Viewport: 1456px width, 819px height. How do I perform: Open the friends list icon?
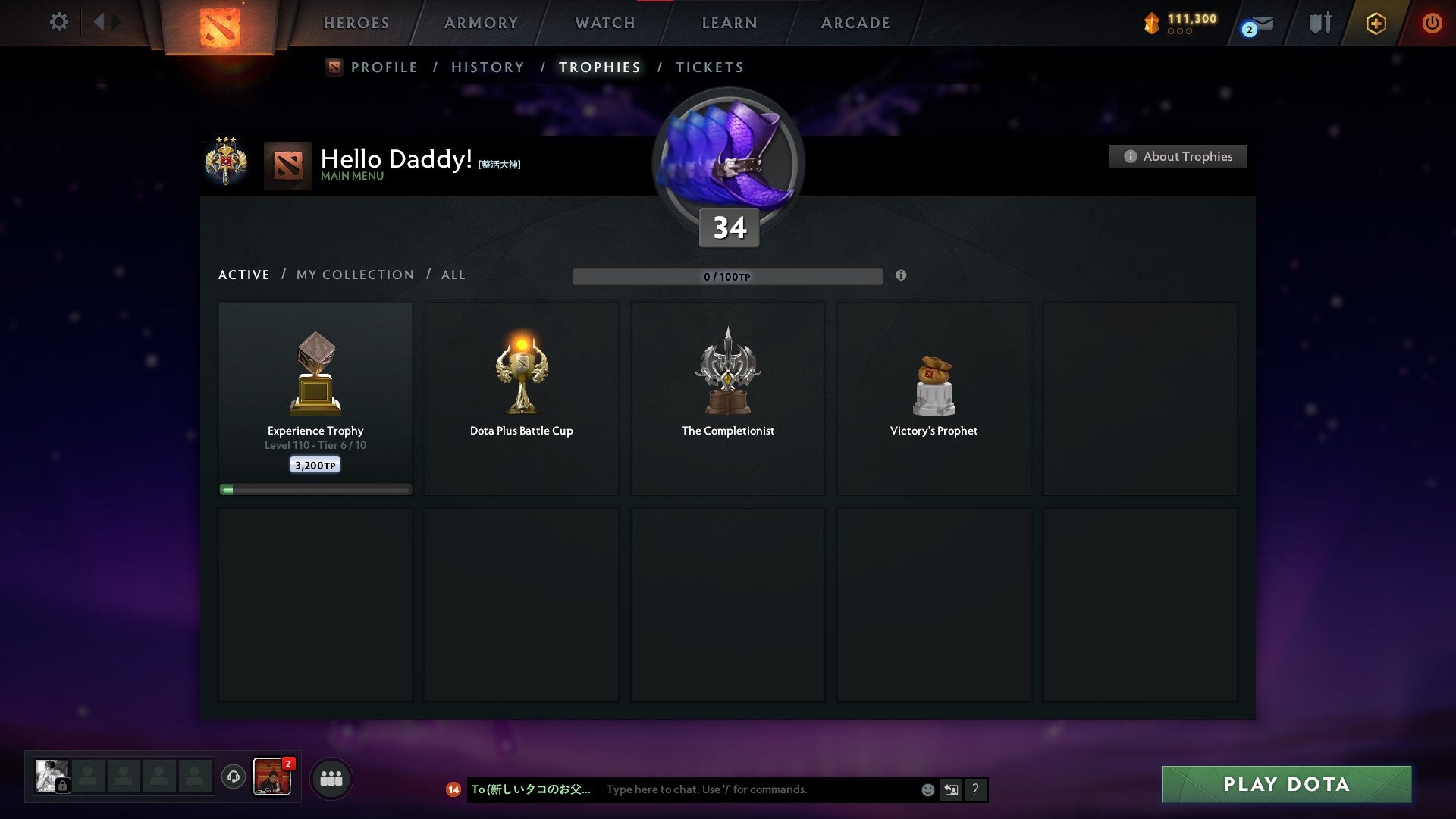click(331, 777)
